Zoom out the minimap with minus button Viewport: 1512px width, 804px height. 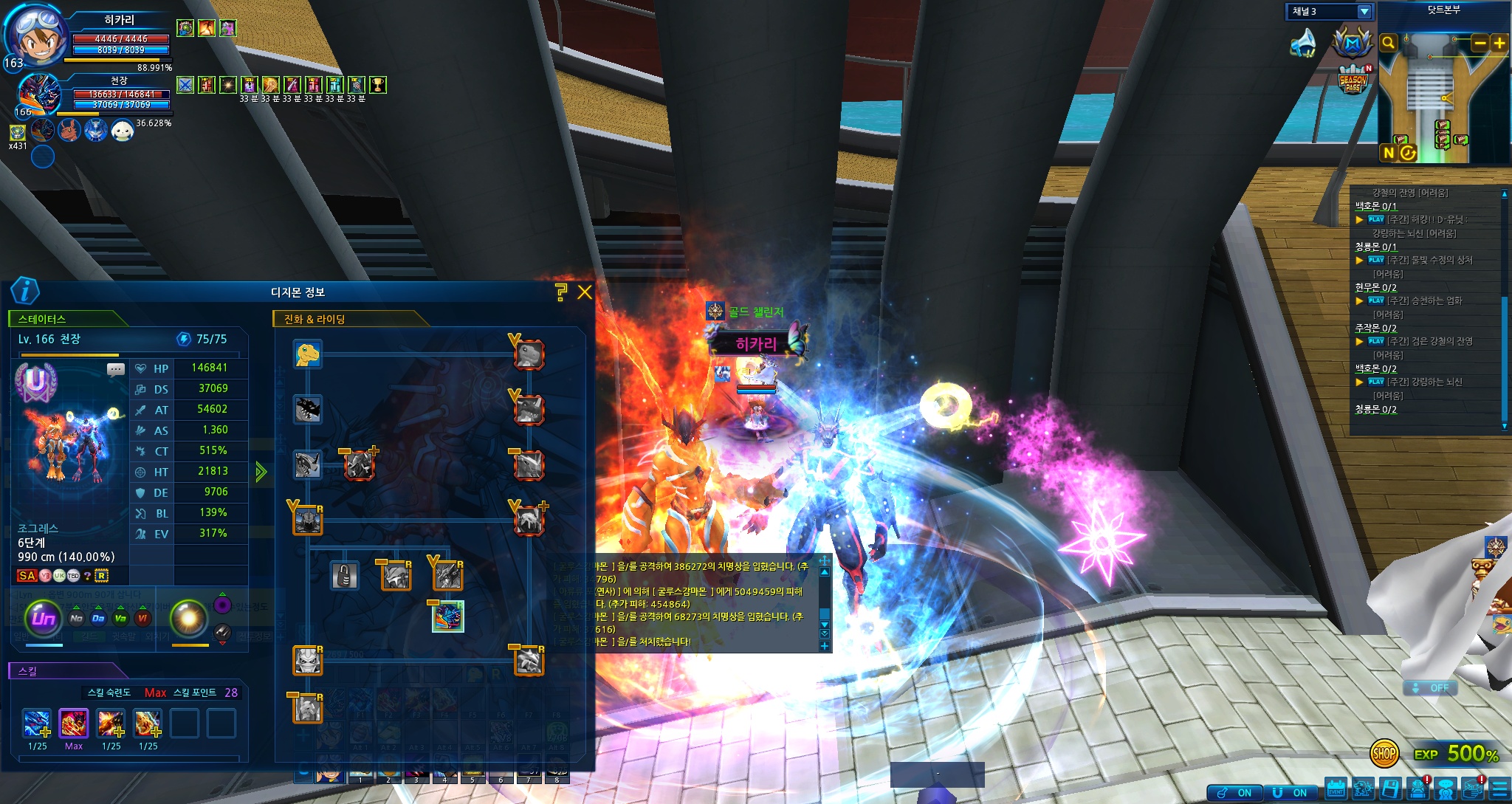1480,43
